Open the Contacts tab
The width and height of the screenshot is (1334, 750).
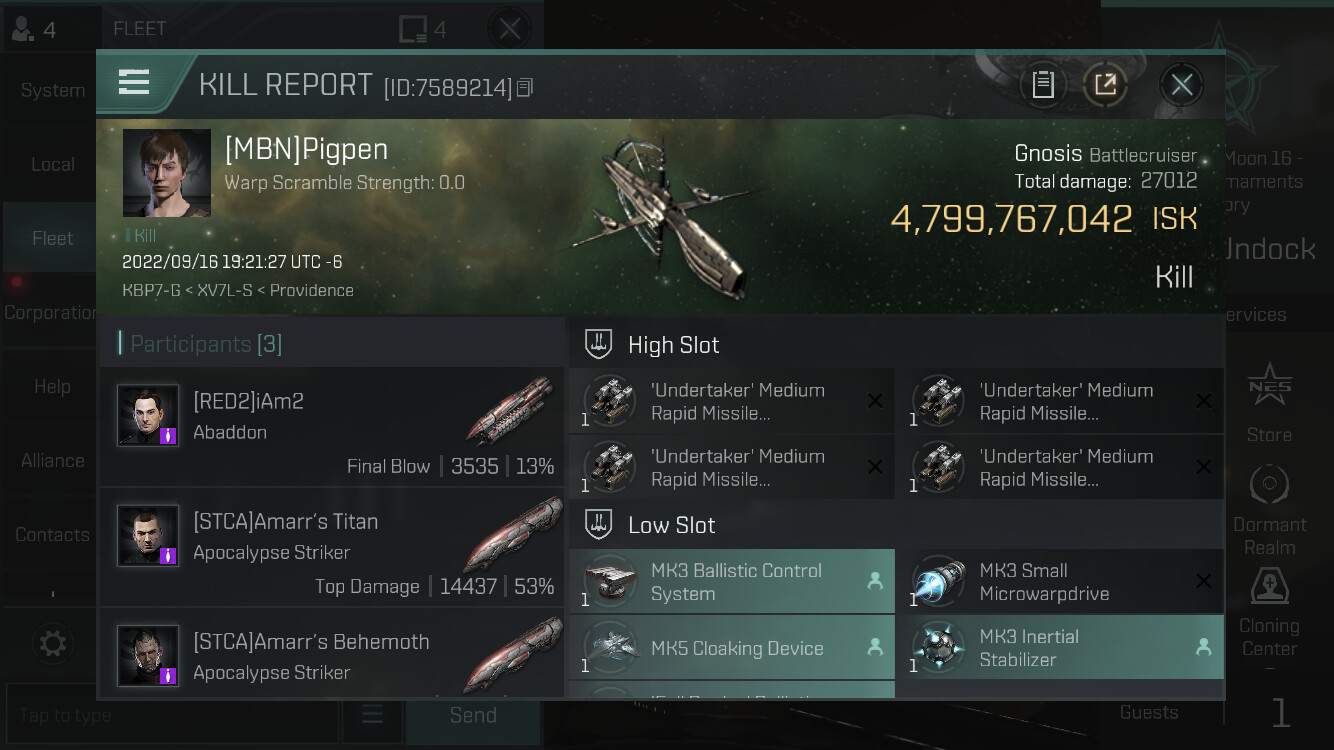(x=52, y=535)
